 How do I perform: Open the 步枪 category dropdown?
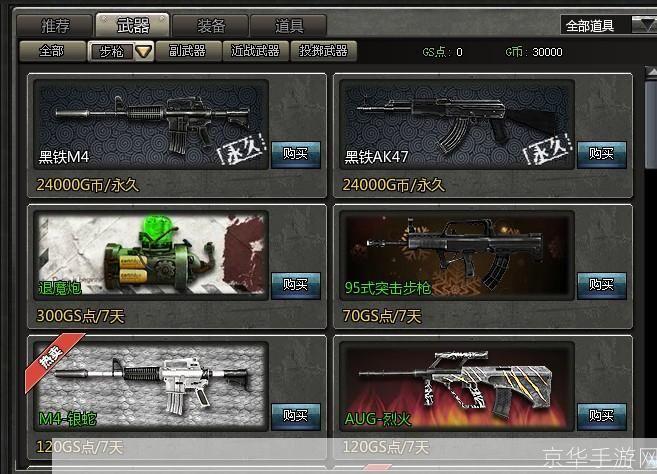(x=144, y=52)
